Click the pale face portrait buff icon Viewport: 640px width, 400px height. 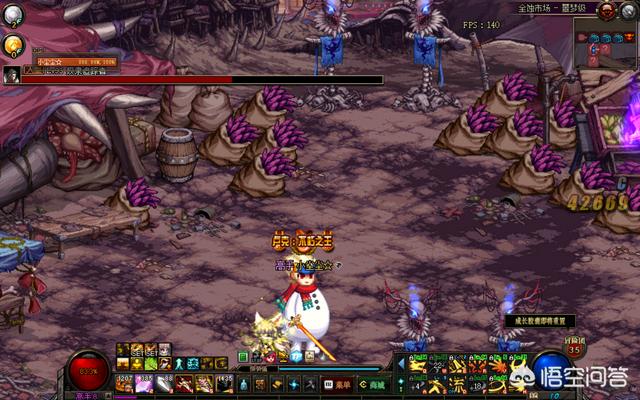tap(162, 349)
